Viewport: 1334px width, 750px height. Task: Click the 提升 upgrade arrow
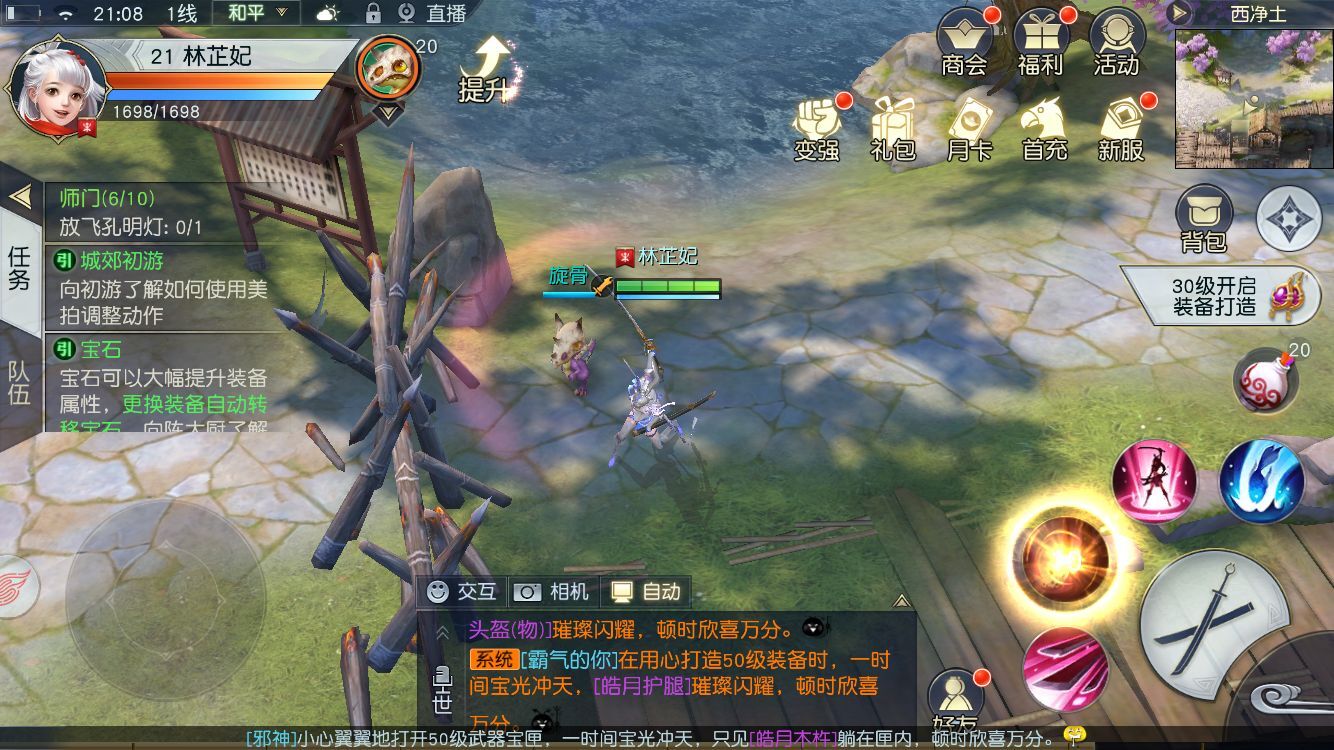[485, 68]
